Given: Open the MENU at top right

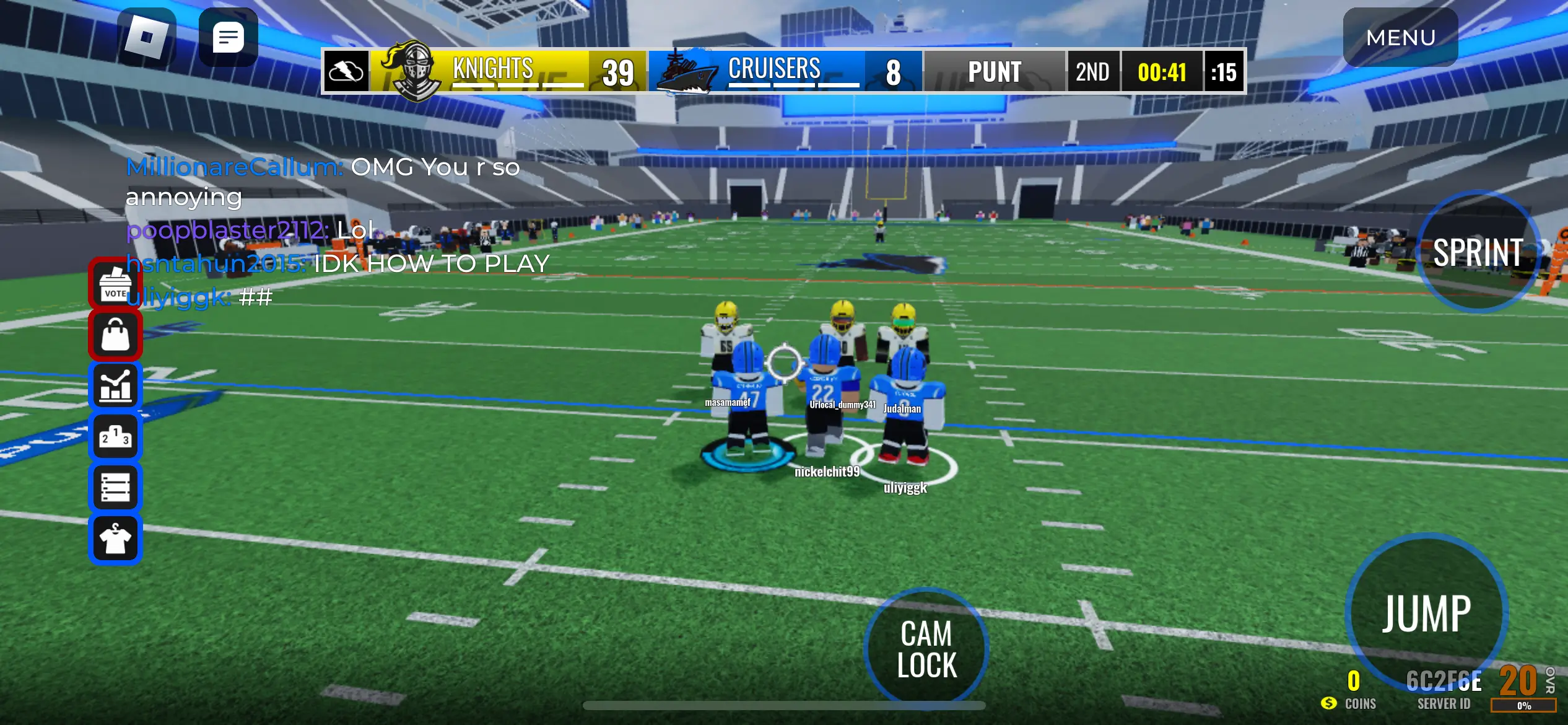Looking at the screenshot, I should 1401,38.
